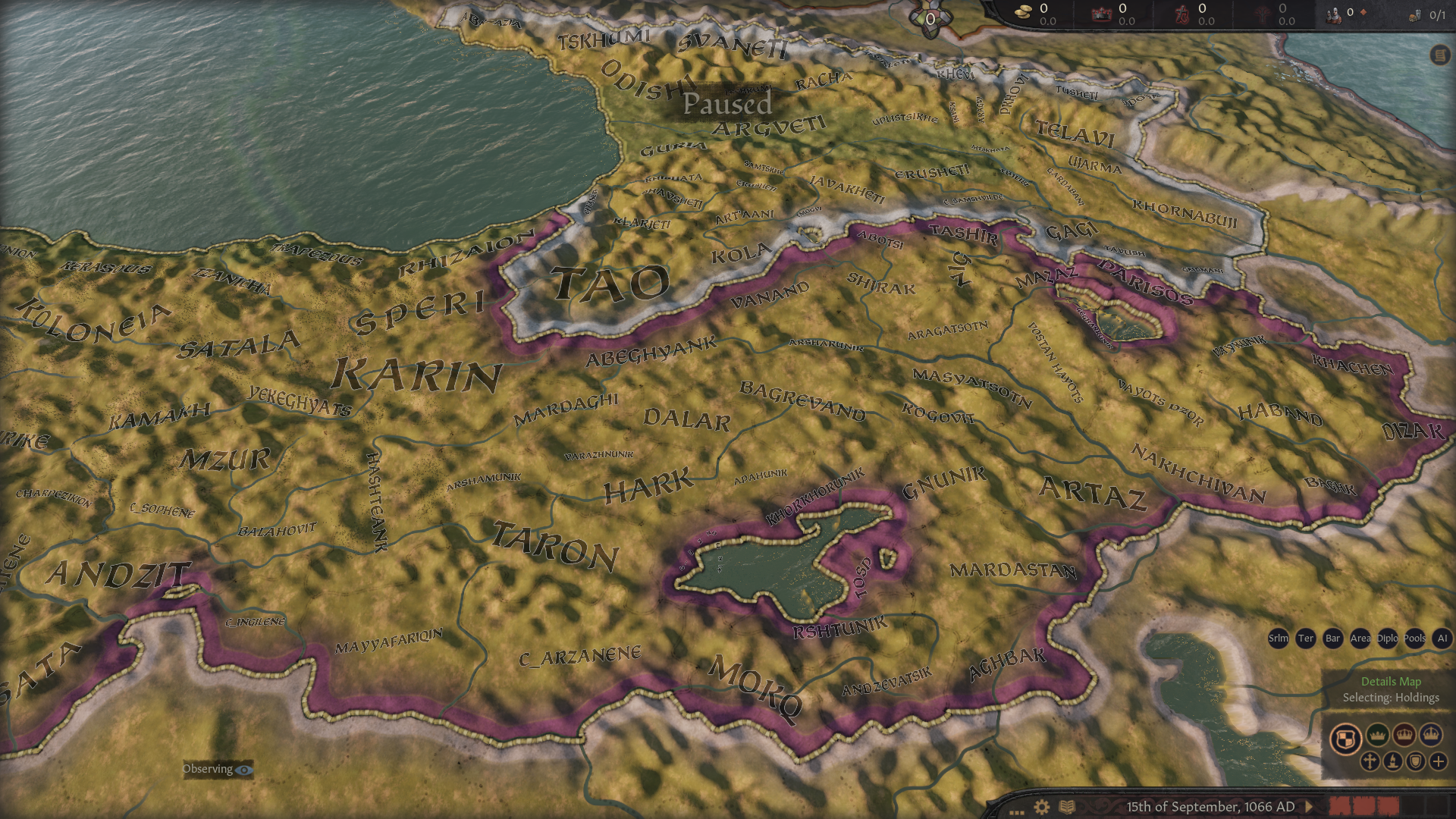This screenshot has height=819, width=1456.
Task: Click the prestige crown icon in top bar
Action: (x=1101, y=12)
